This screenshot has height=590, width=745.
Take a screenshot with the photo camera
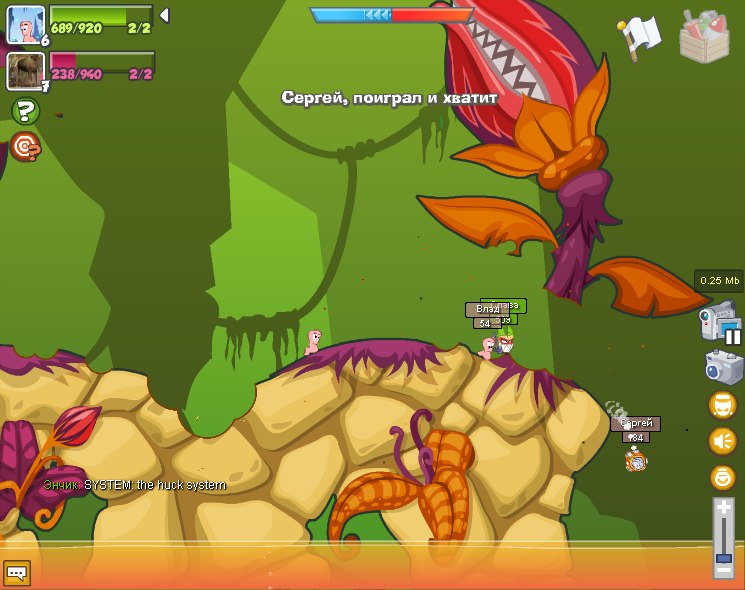[x=722, y=366]
